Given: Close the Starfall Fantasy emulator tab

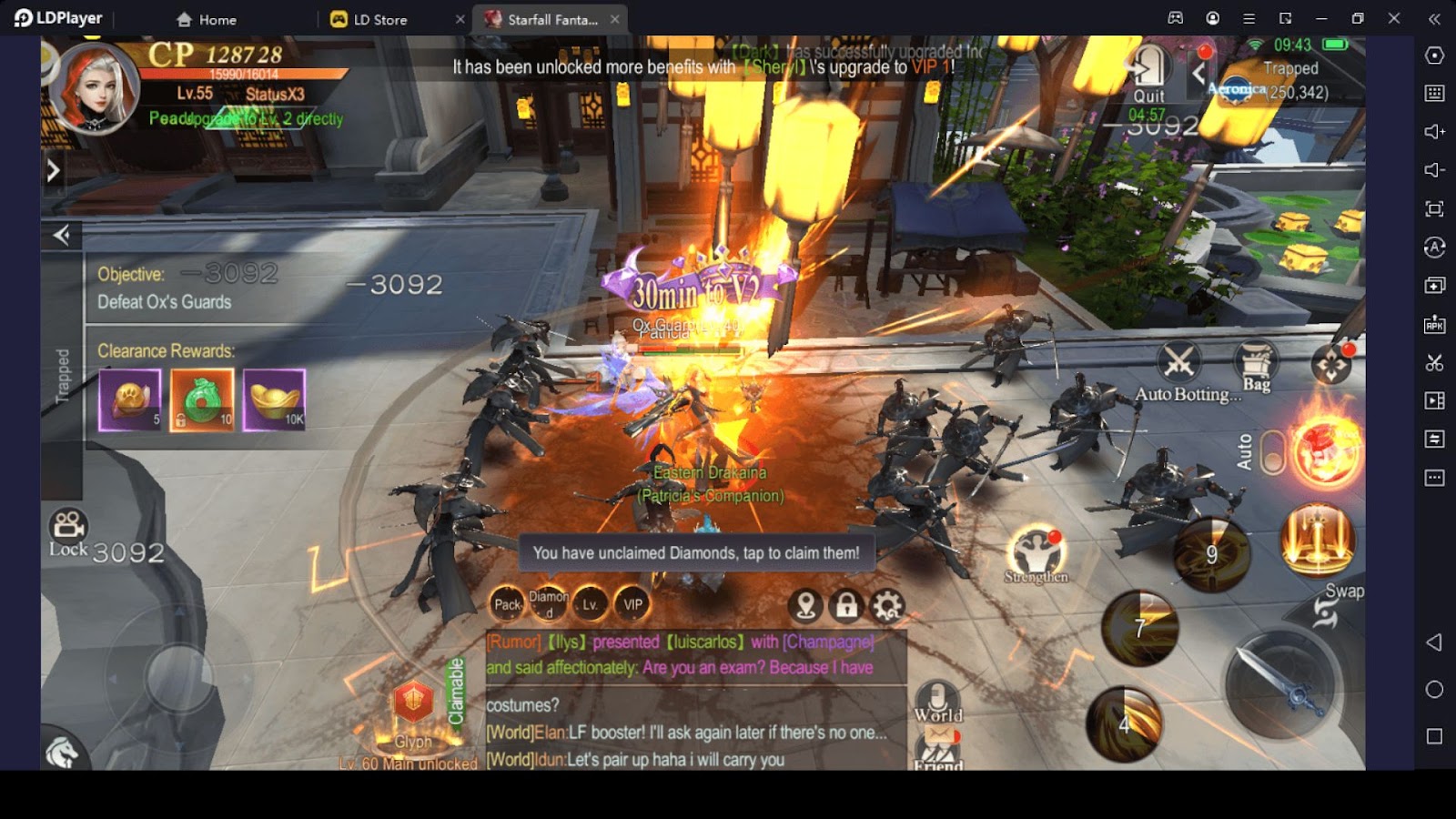Looking at the screenshot, I should click(615, 19).
